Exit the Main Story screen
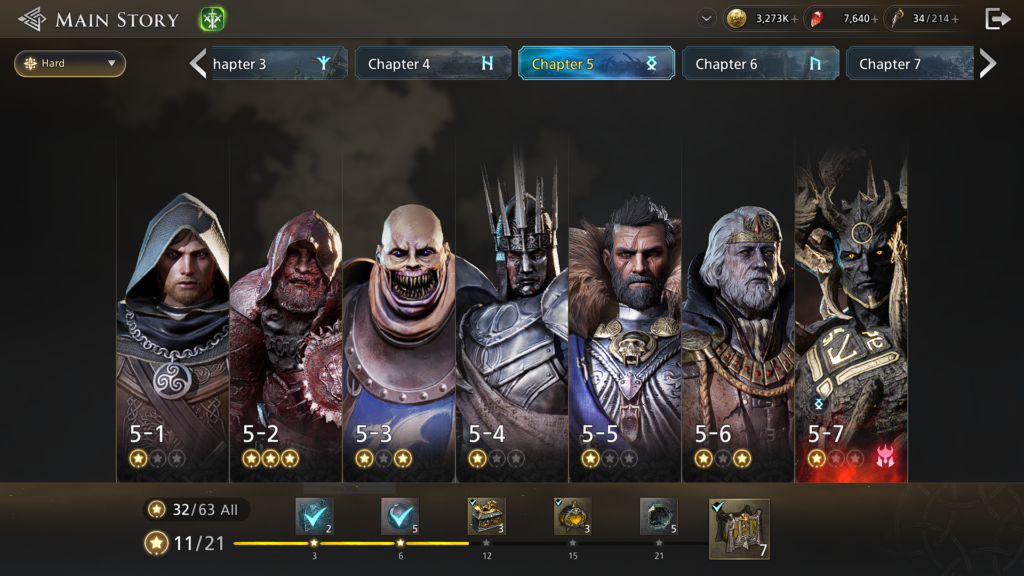 [x=998, y=19]
